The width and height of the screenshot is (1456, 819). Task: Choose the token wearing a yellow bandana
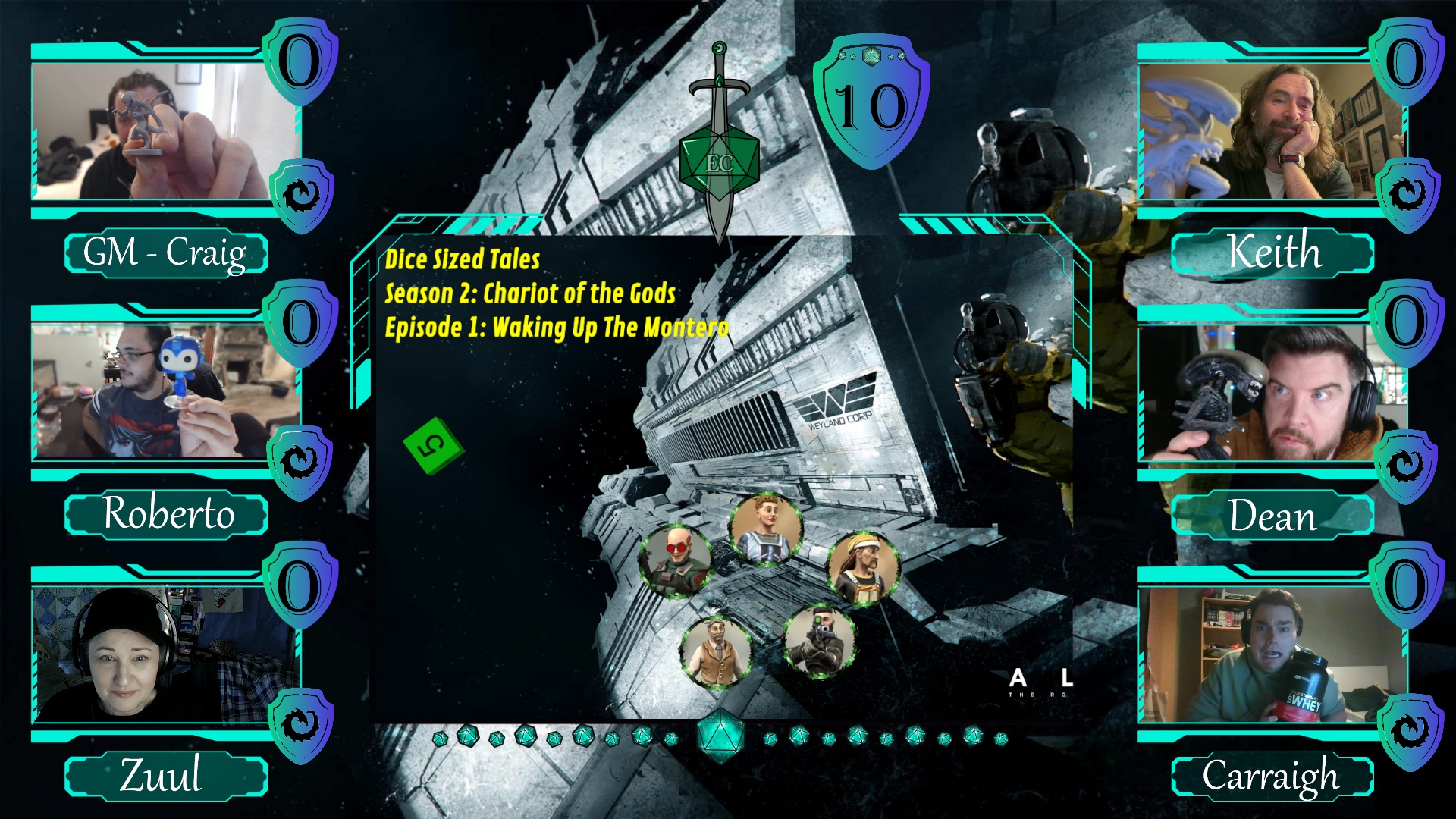863,568
